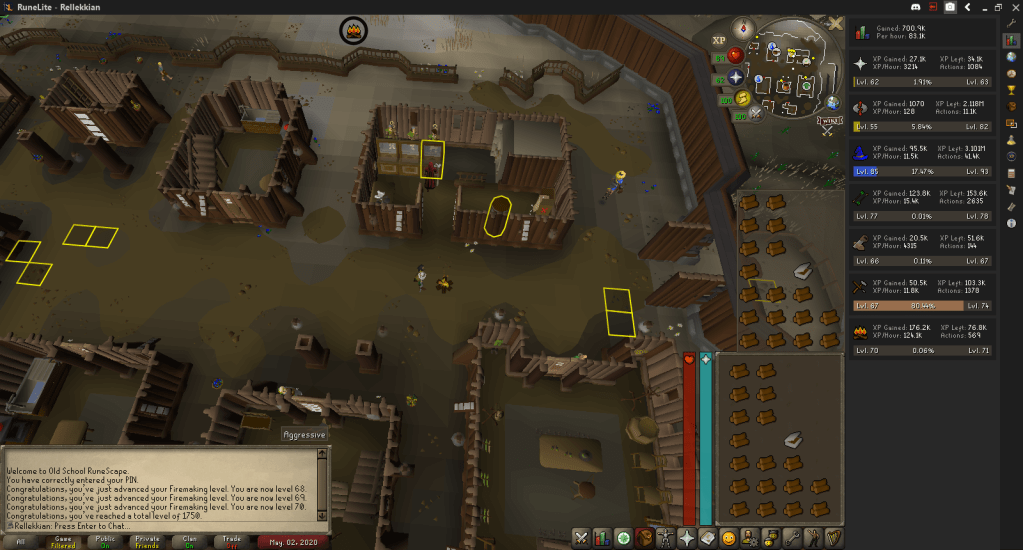
Task: Click the compass on the minimap
Action: coord(742,27)
